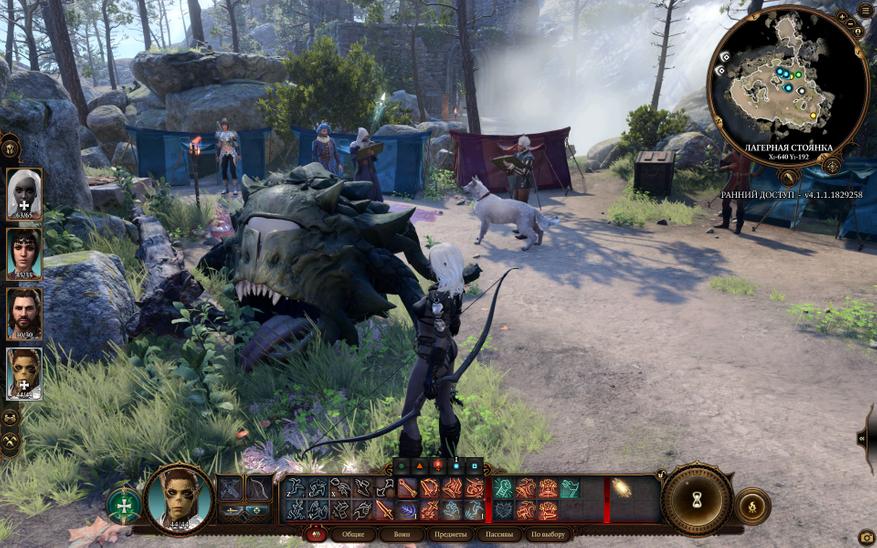The width and height of the screenshot is (877, 548).
Task: Select the white-haired character portrait
Action: pos(24,193)
